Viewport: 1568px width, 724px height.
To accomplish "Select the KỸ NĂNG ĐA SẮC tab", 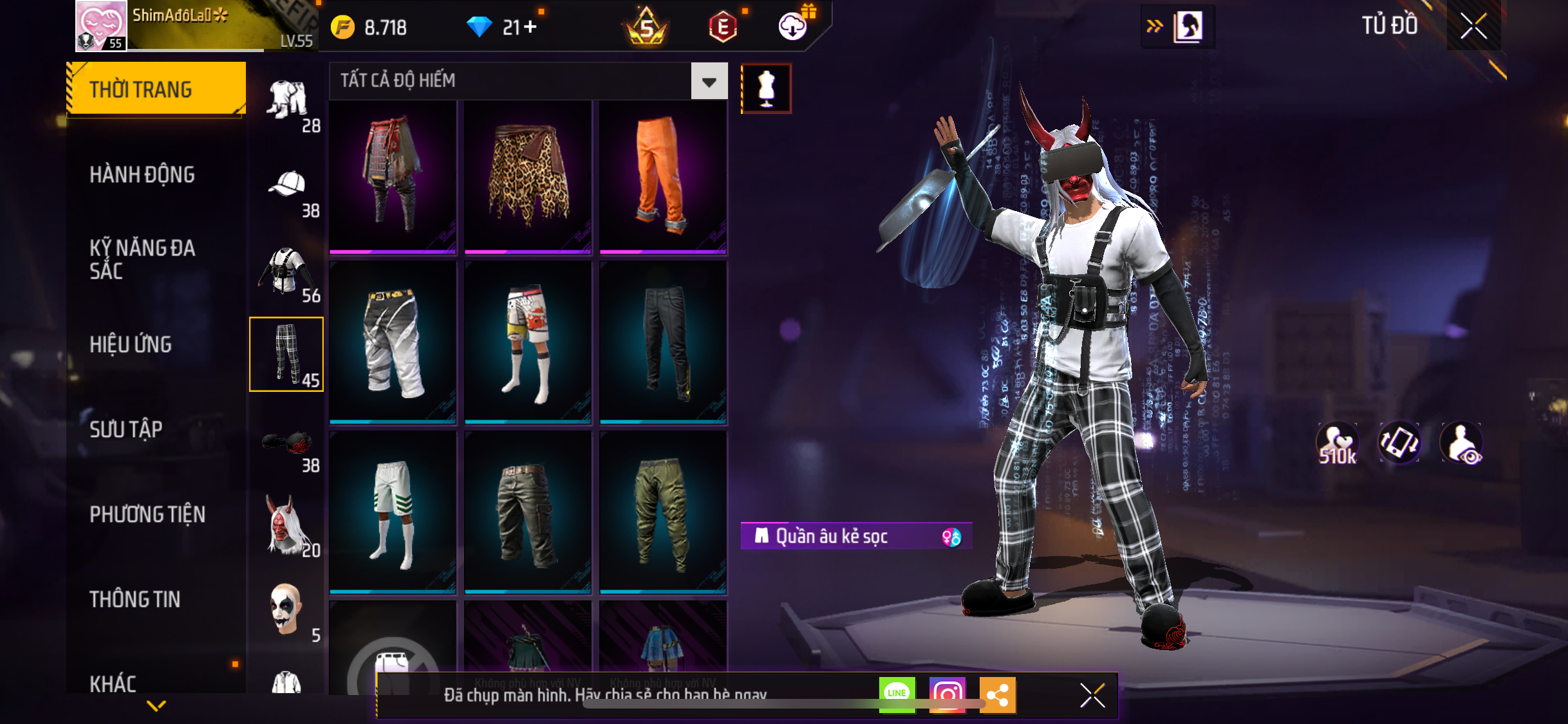I will 142,259.
